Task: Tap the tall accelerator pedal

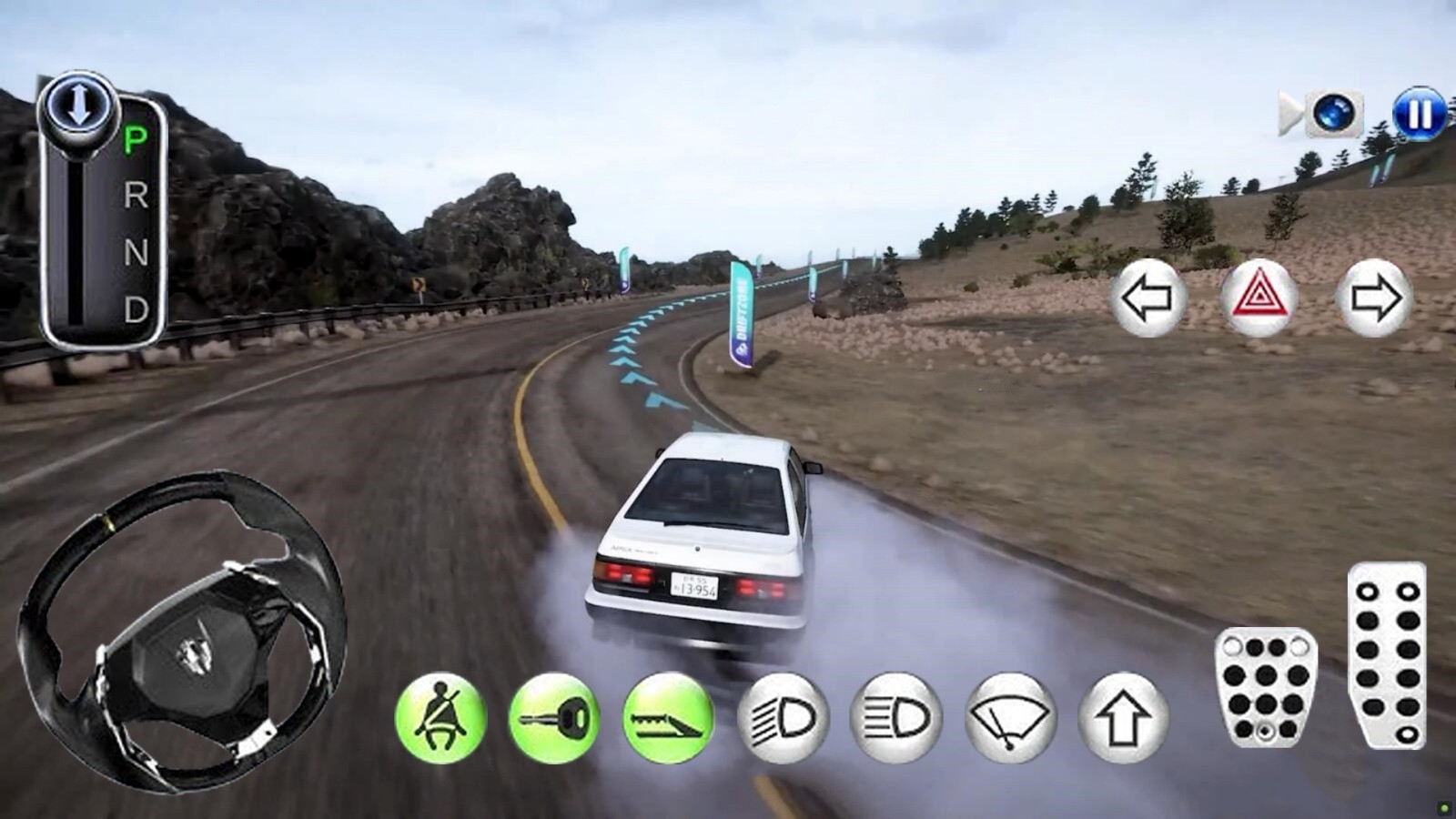Action: coord(1387,655)
